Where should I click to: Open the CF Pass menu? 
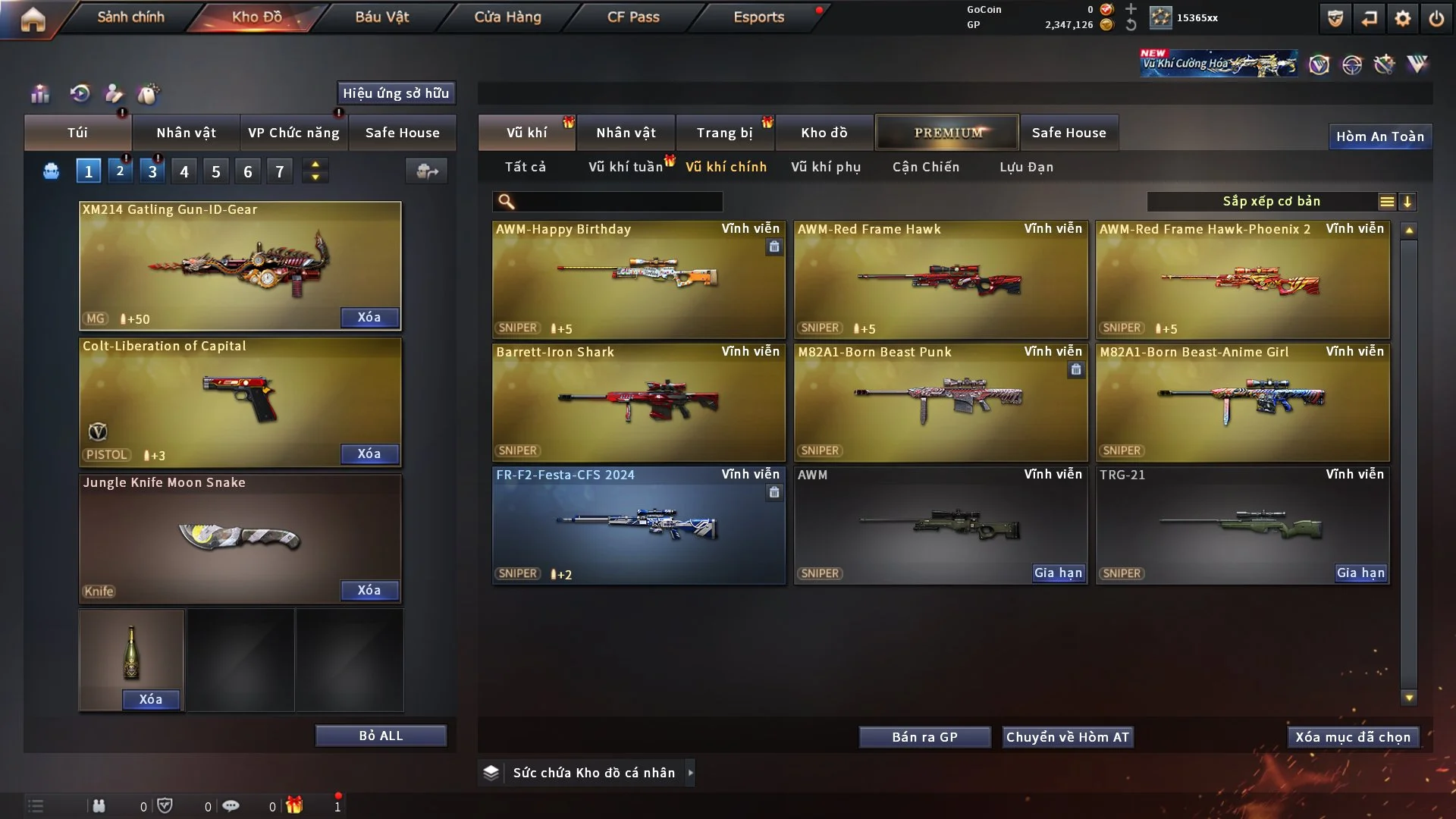point(633,17)
